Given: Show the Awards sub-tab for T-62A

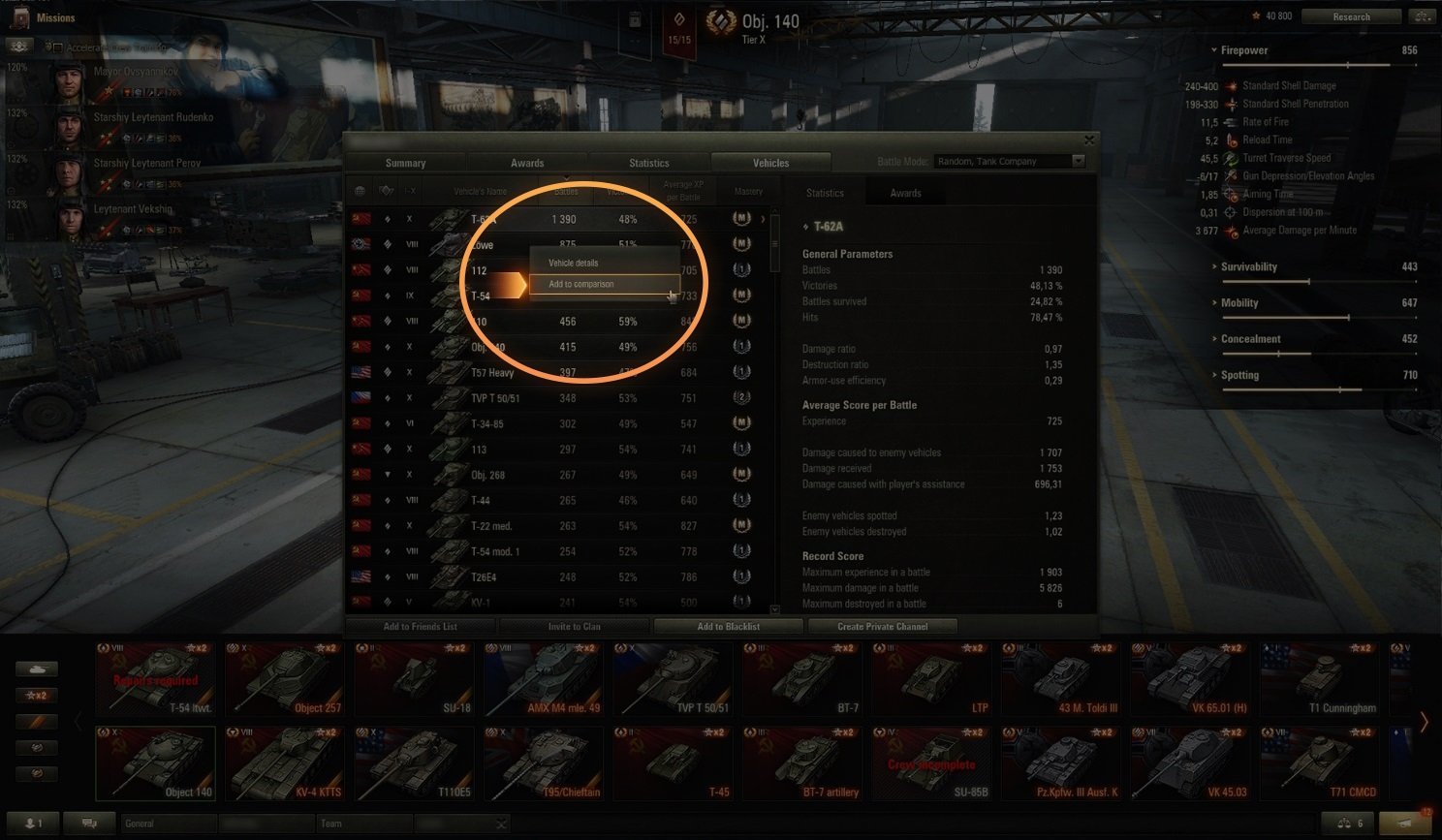Looking at the screenshot, I should [905, 193].
